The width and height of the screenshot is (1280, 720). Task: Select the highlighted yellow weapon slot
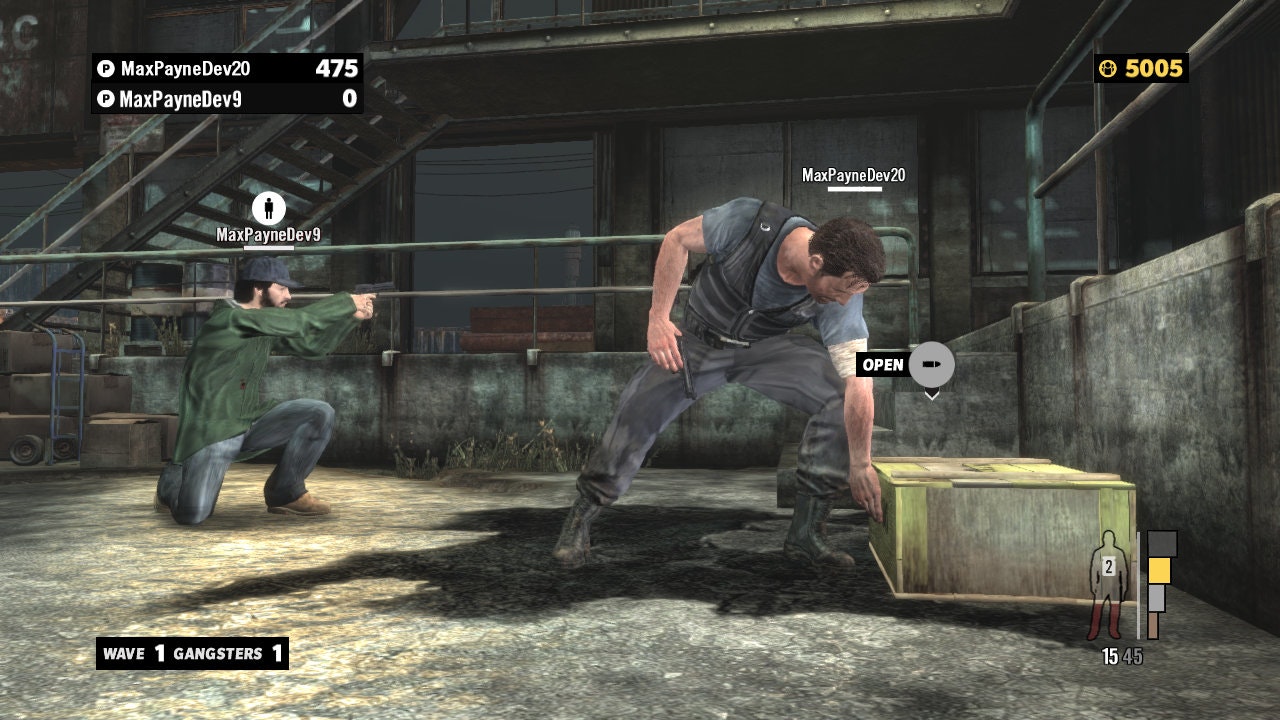pos(1159,570)
